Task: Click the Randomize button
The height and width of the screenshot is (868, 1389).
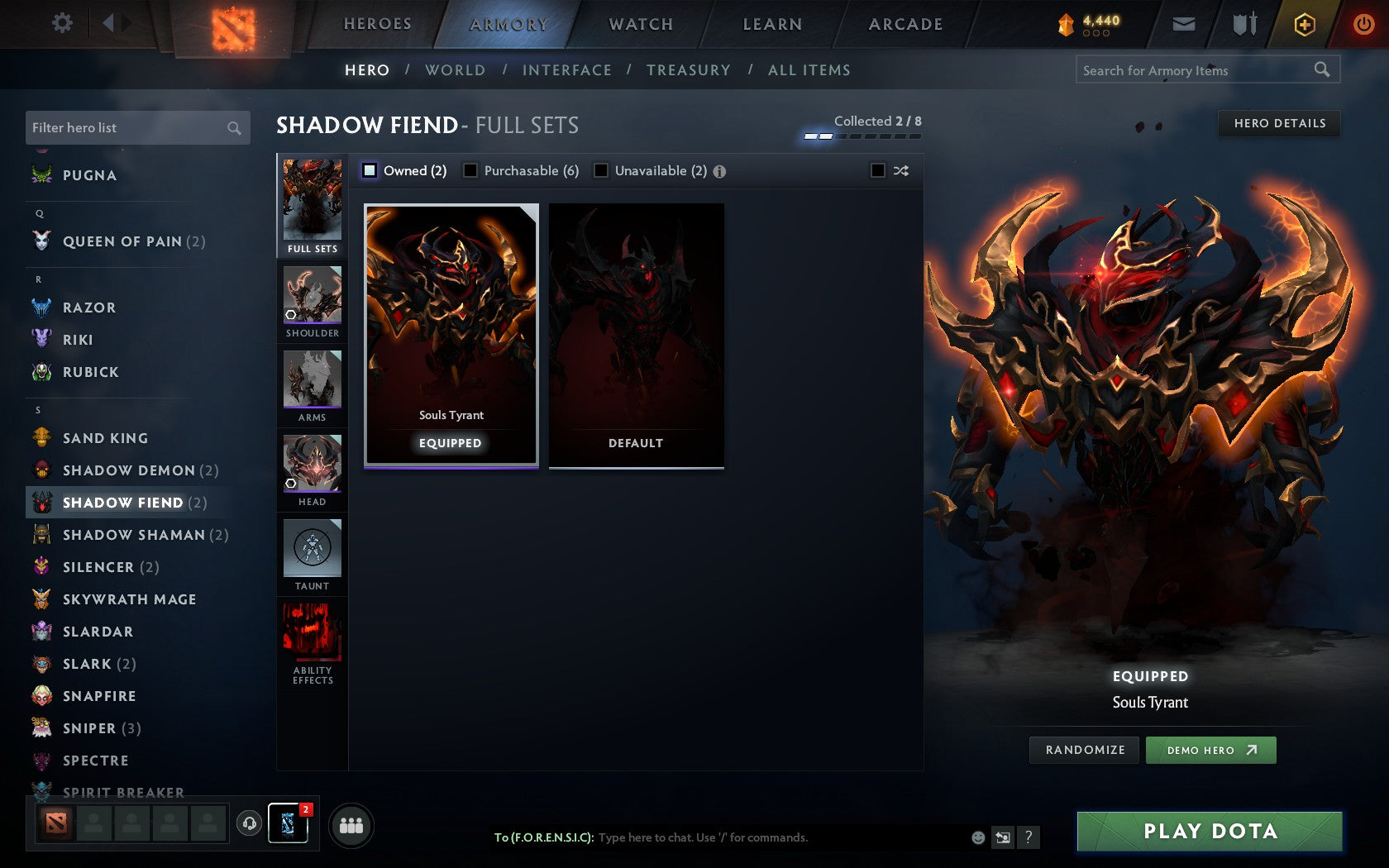Action: click(x=1084, y=750)
